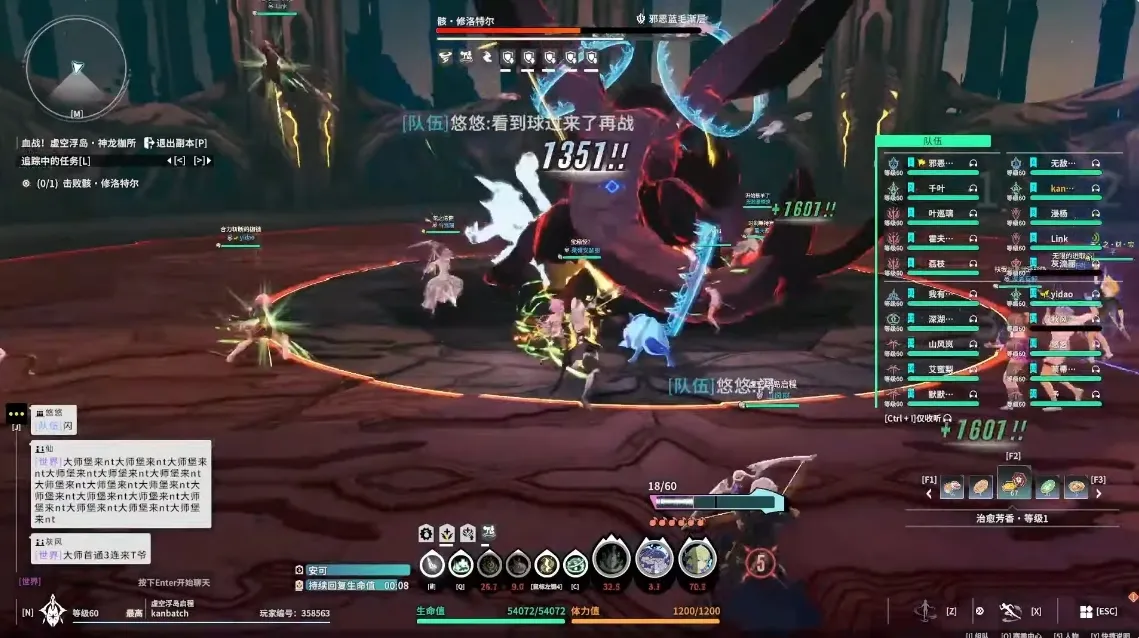Open the ESC main menu grid icon
The image size is (1139, 638).
coord(1086,611)
